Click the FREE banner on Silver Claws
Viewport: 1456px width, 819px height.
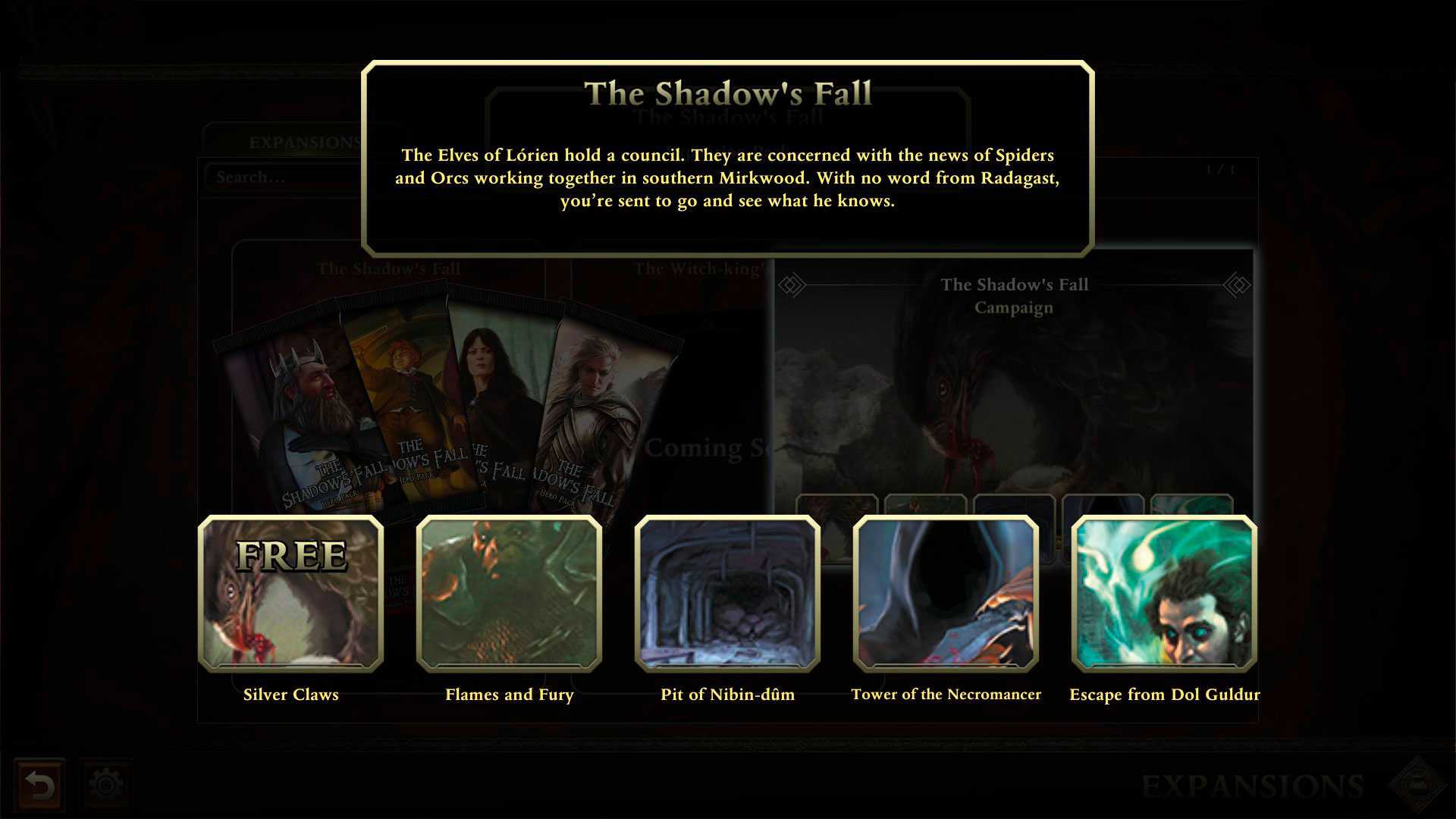(x=291, y=555)
